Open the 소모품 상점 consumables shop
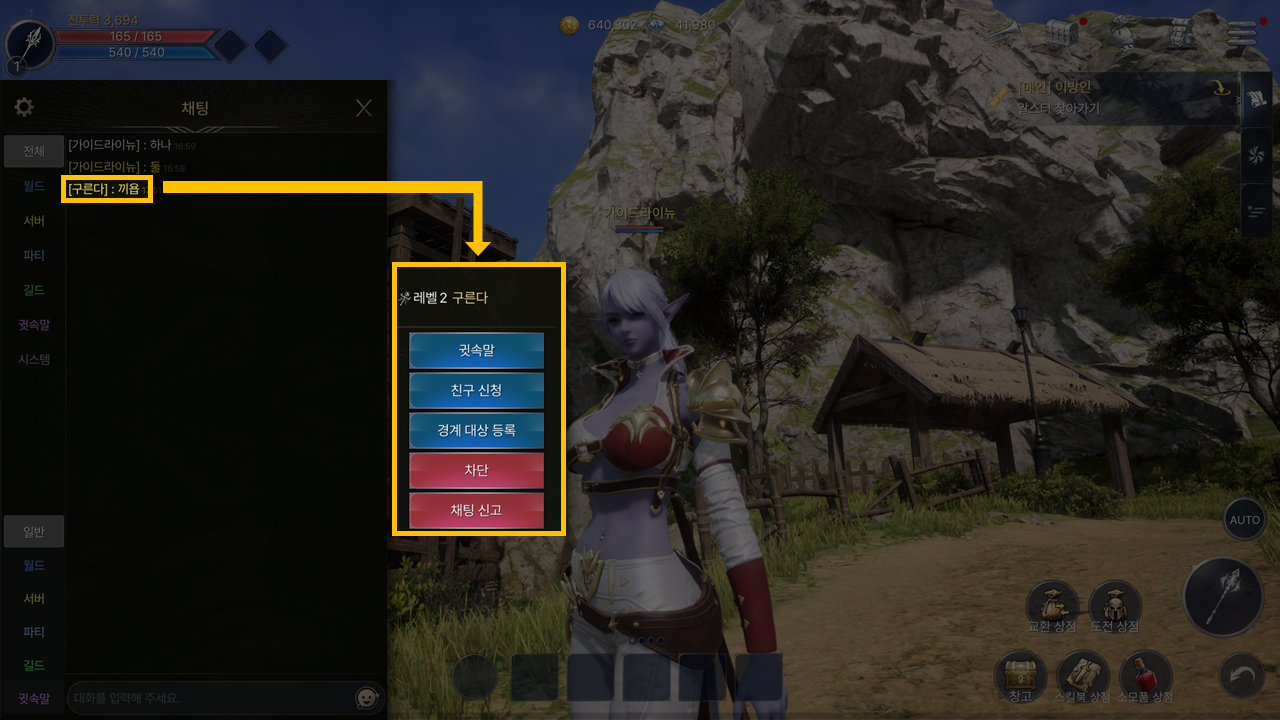The height and width of the screenshot is (720, 1280). tap(1146, 675)
